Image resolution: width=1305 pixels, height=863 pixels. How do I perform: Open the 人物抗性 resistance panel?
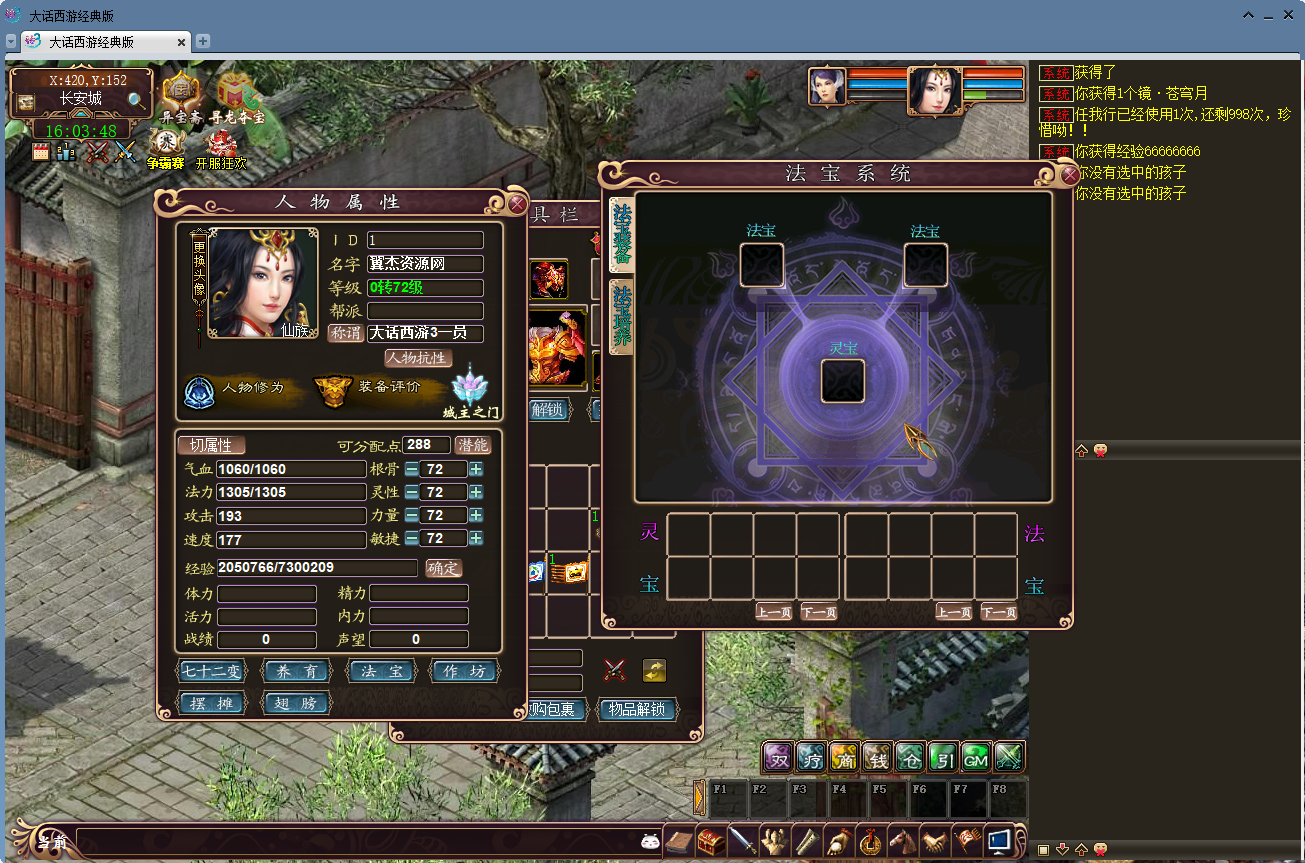click(418, 358)
